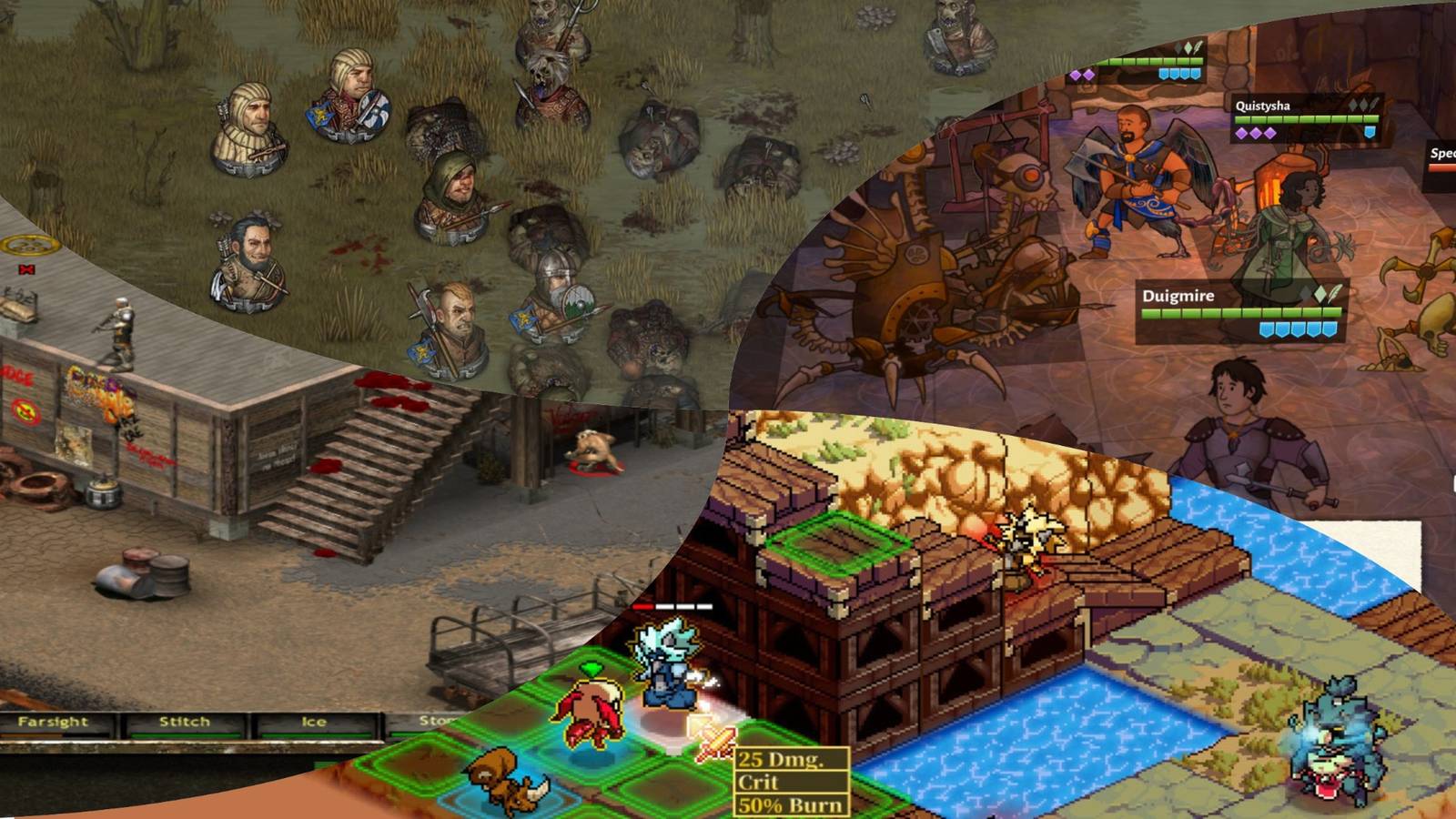Click Duigmire's nameplate
Viewport: 1456px width, 819px height.
(1178, 296)
